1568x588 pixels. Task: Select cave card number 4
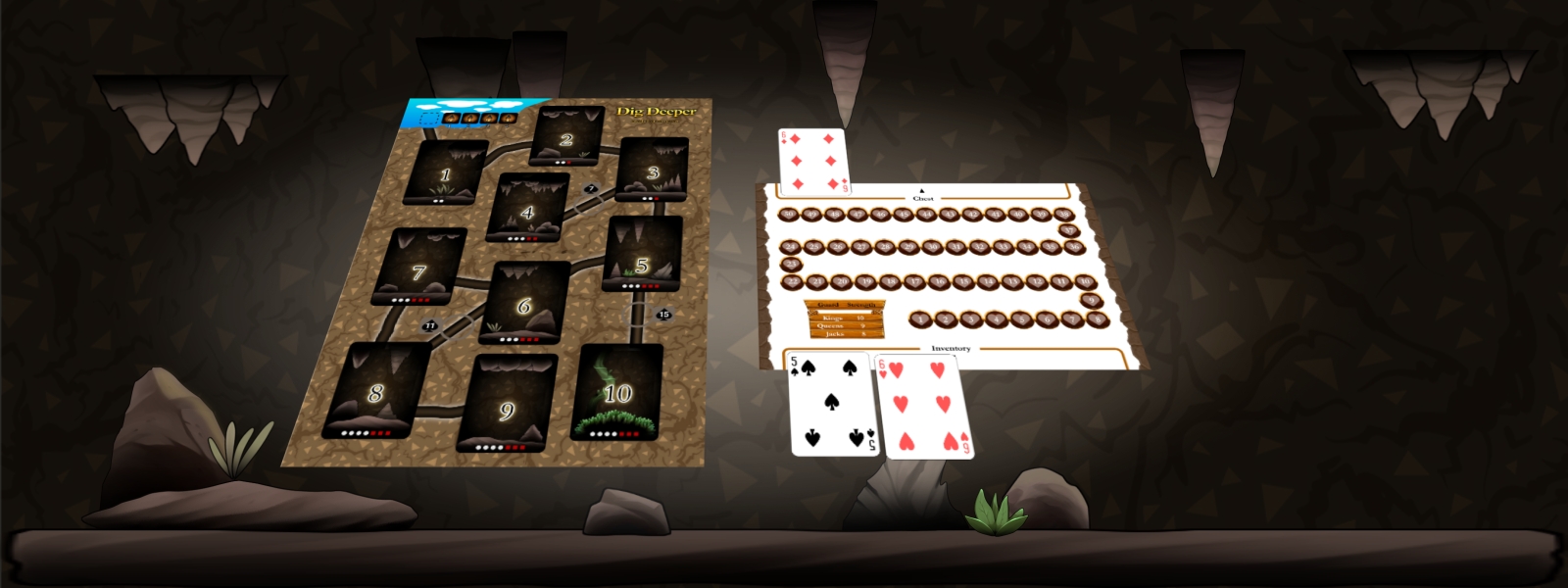(x=528, y=209)
